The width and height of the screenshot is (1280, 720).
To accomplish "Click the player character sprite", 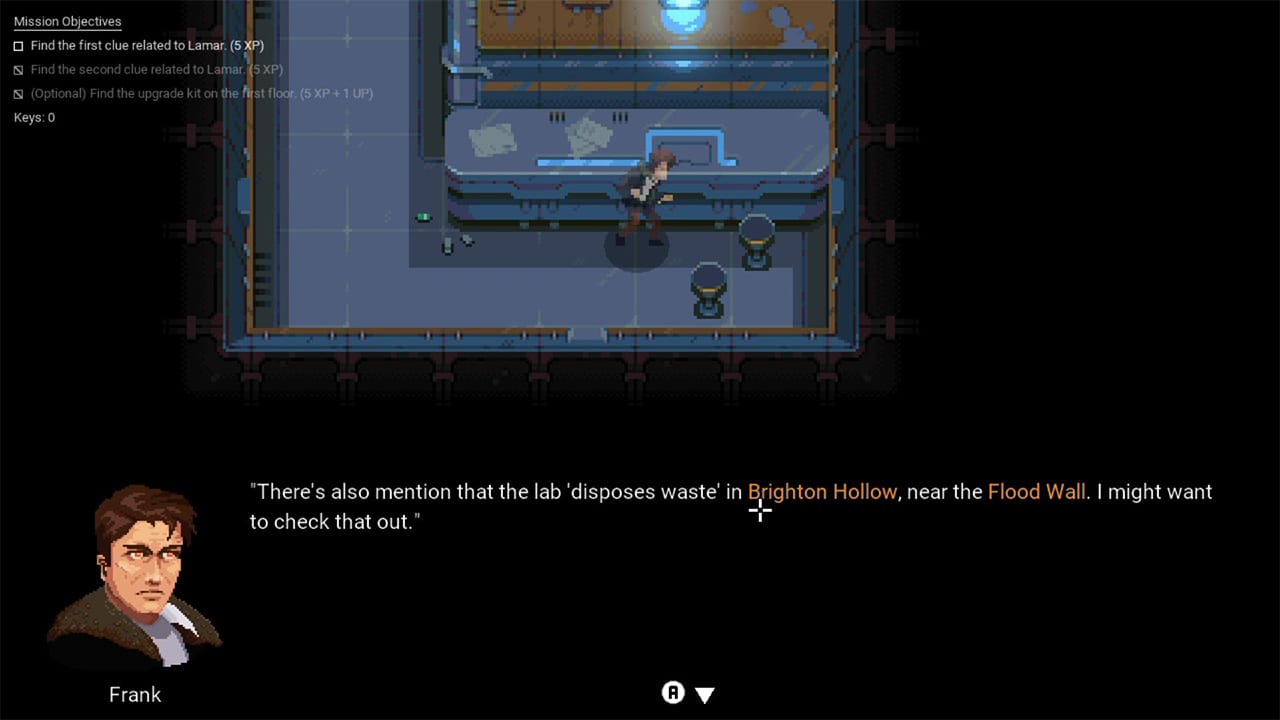I will (x=650, y=190).
